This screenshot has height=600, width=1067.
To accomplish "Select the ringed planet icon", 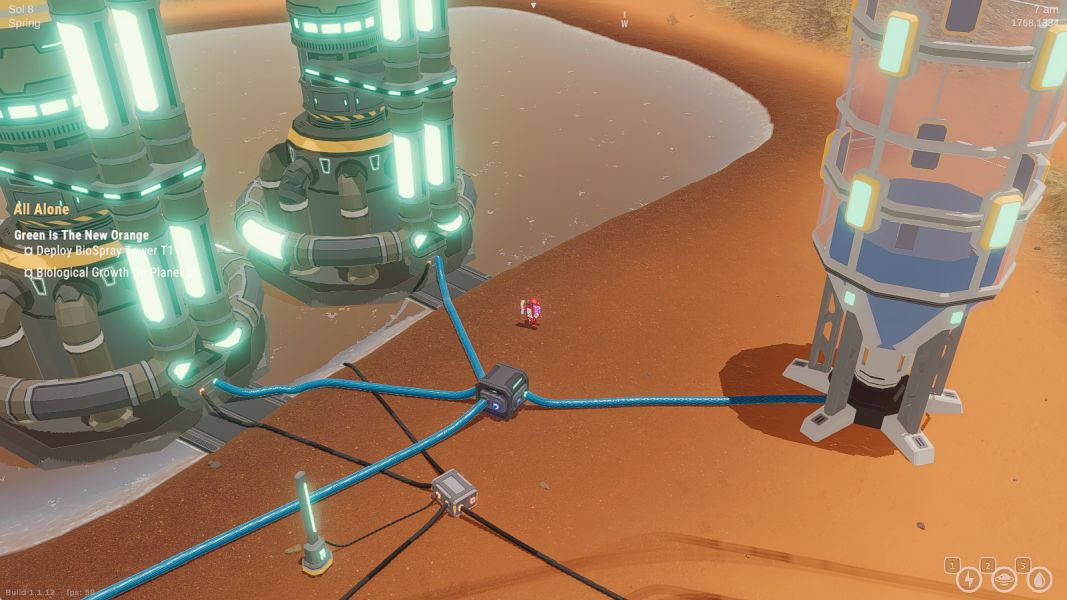I will point(1004,579).
